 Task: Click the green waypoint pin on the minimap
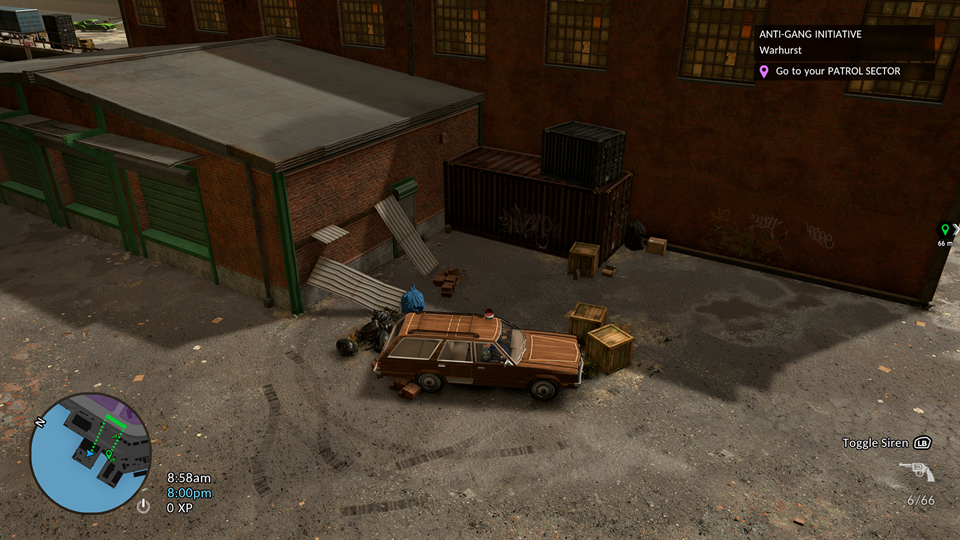109,453
